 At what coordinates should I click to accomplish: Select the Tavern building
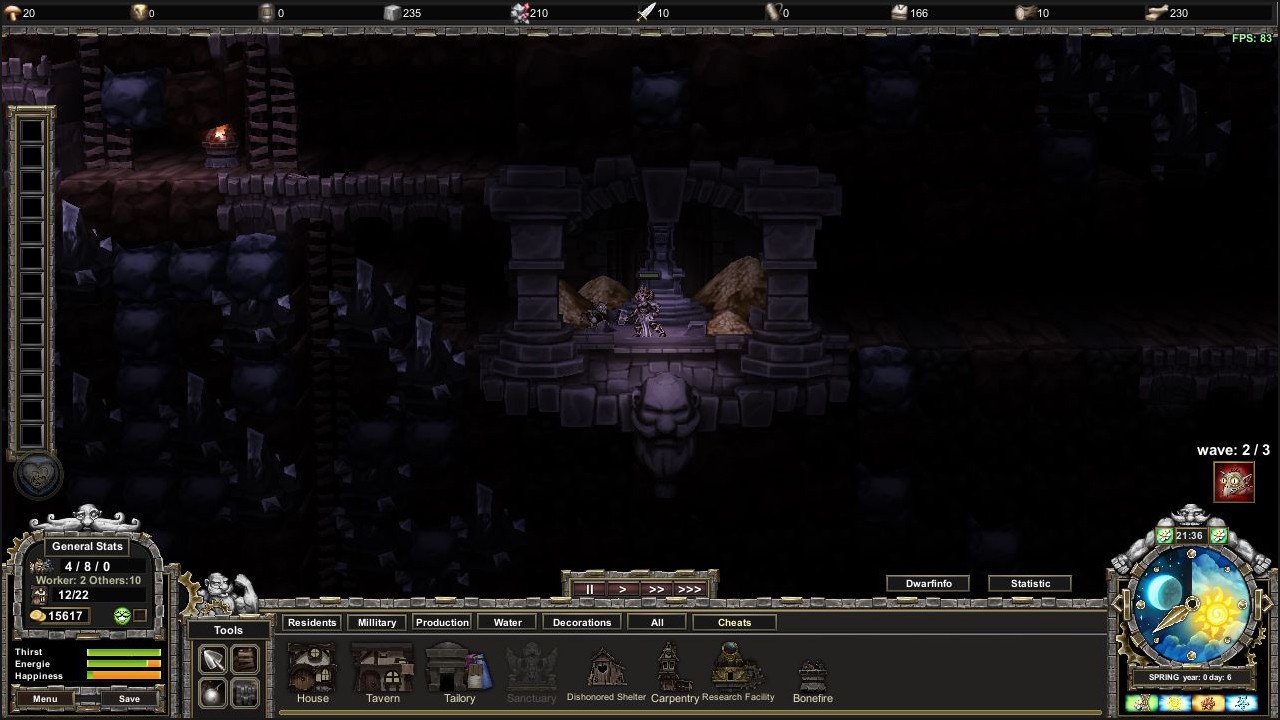click(x=382, y=668)
